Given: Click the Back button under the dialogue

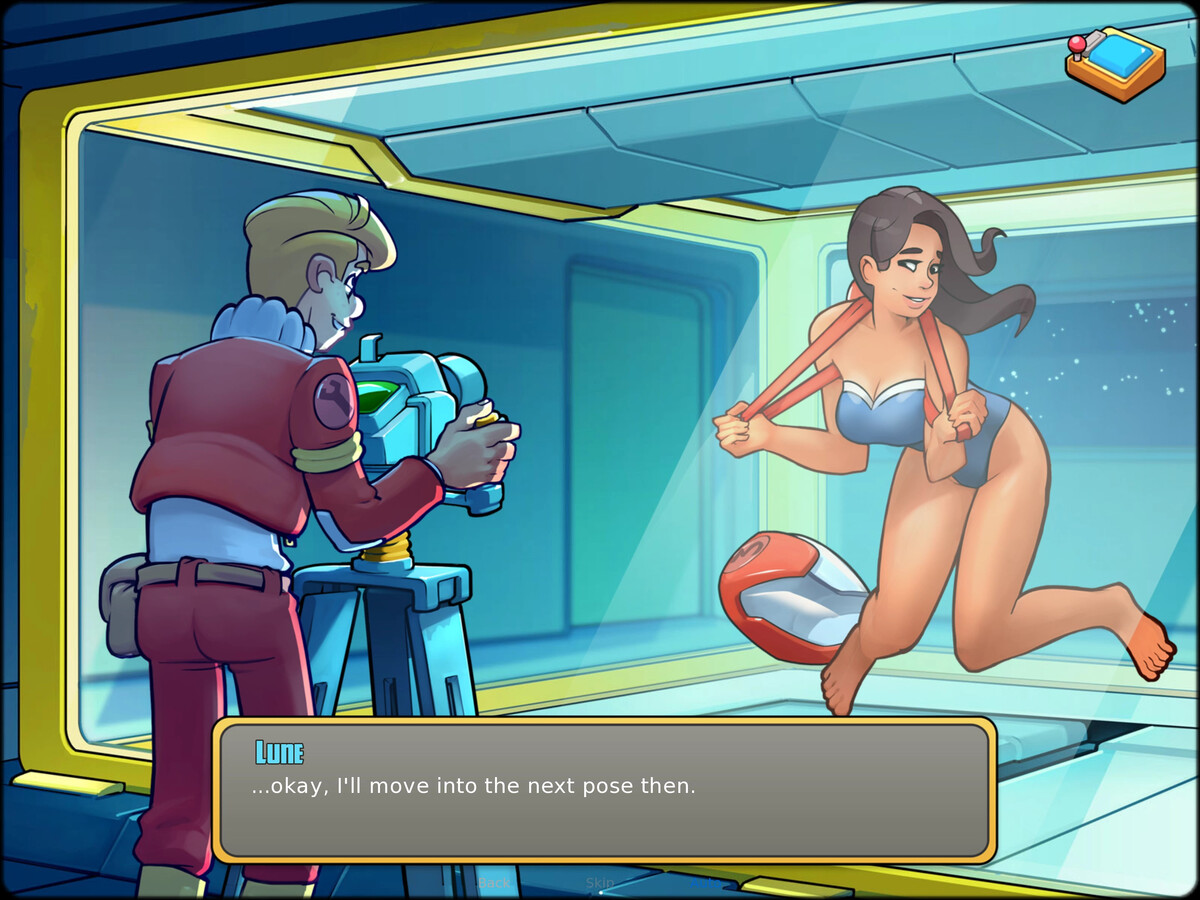Looking at the screenshot, I should (x=494, y=883).
